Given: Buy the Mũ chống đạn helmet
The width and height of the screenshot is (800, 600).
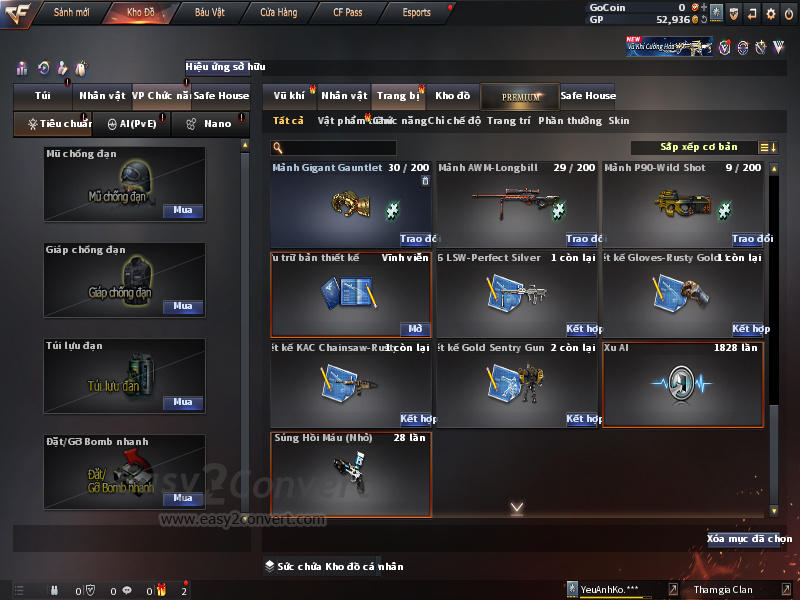Looking at the screenshot, I should point(182,211).
